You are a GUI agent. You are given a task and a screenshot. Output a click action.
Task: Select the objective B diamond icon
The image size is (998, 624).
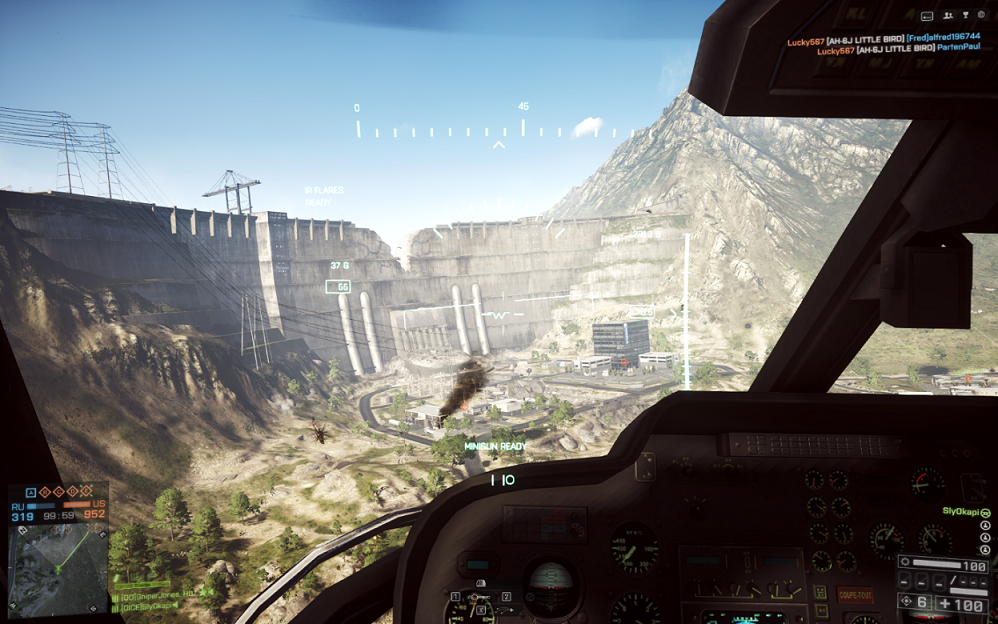click(x=45, y=492)
